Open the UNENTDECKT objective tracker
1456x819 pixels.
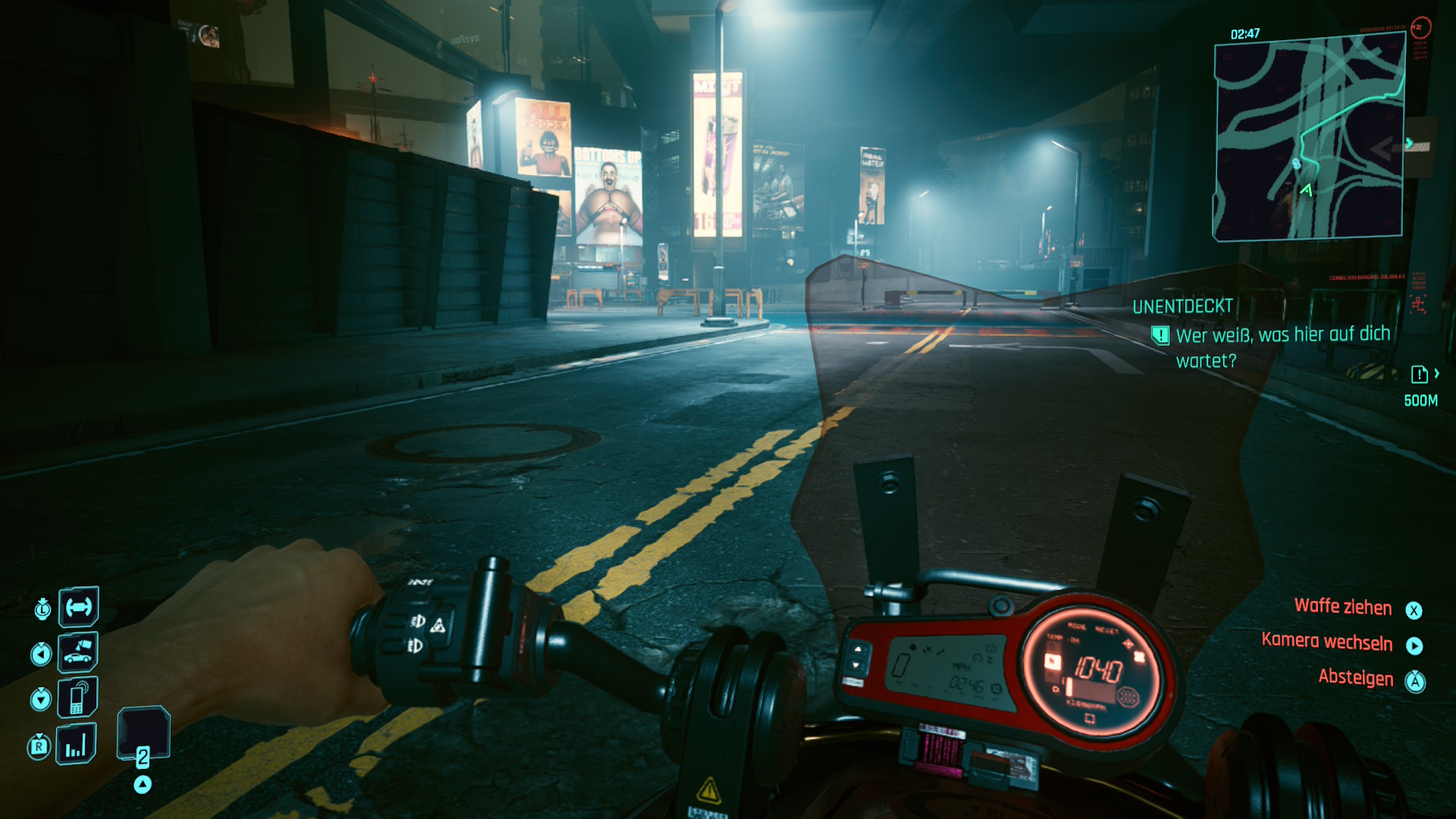tap(1182, 306)
